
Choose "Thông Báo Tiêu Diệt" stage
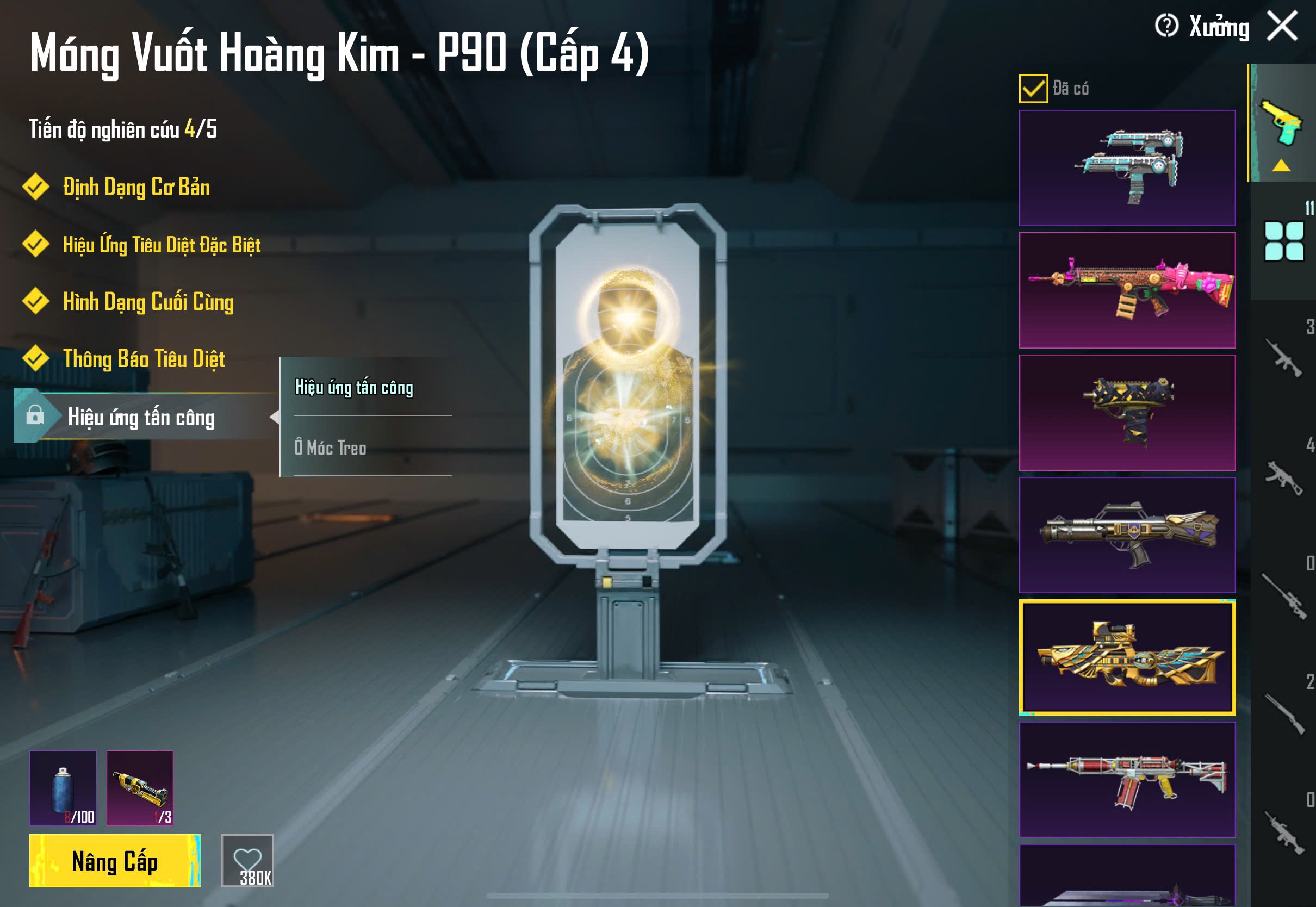pos(144,359)
